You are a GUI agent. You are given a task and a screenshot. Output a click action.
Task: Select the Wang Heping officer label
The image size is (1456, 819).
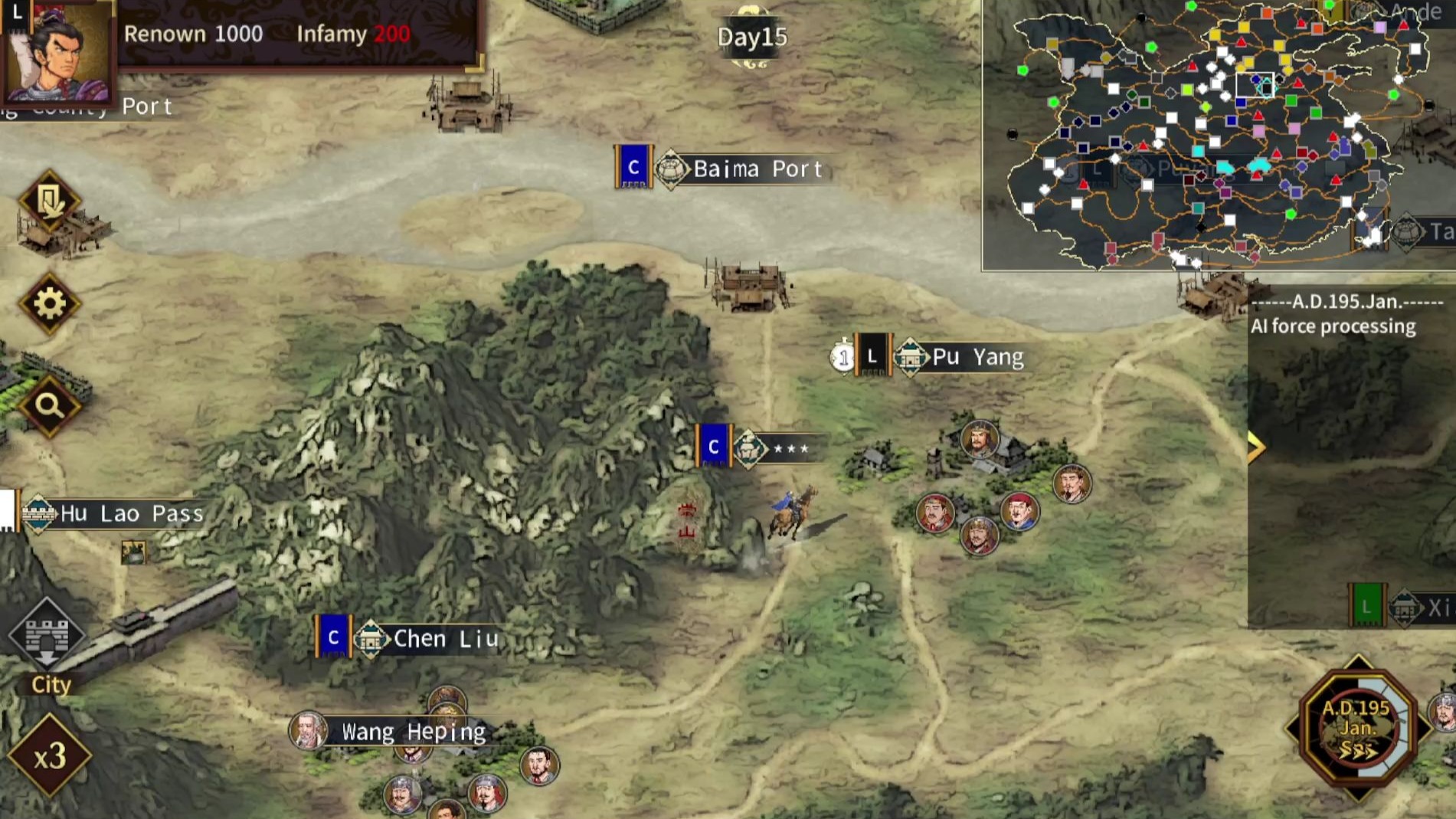412,732
